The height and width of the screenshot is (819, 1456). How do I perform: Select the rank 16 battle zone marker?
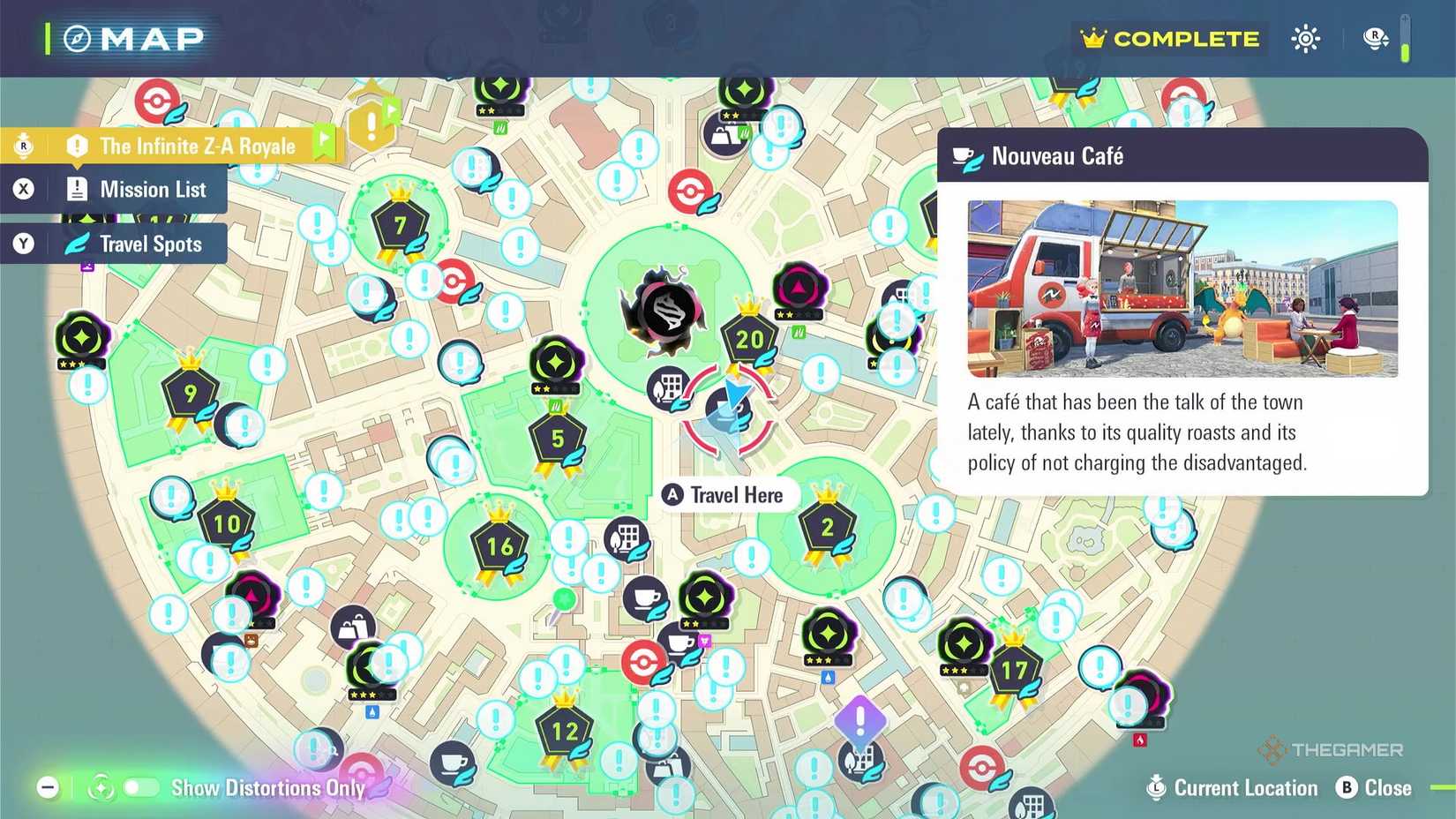pyautogui.click(x=499, y=547)
